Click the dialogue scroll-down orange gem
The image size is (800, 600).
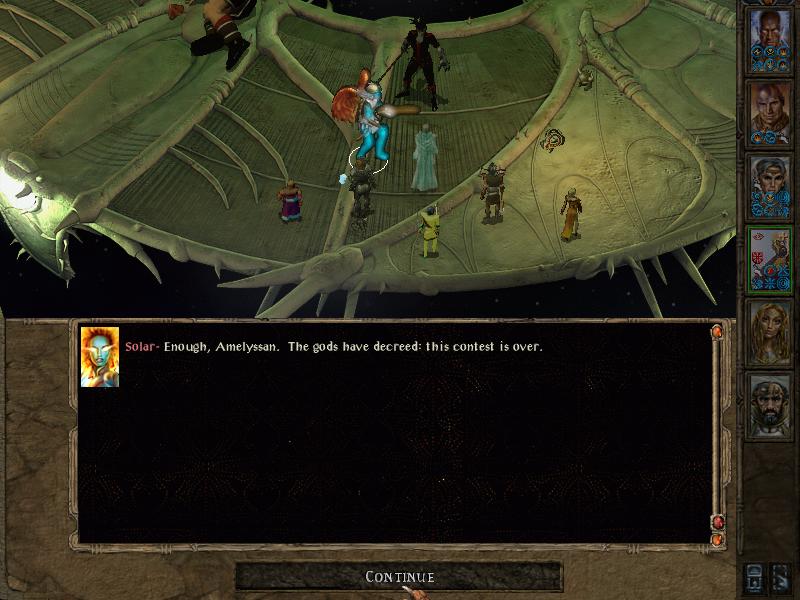(x=717, y=540)
